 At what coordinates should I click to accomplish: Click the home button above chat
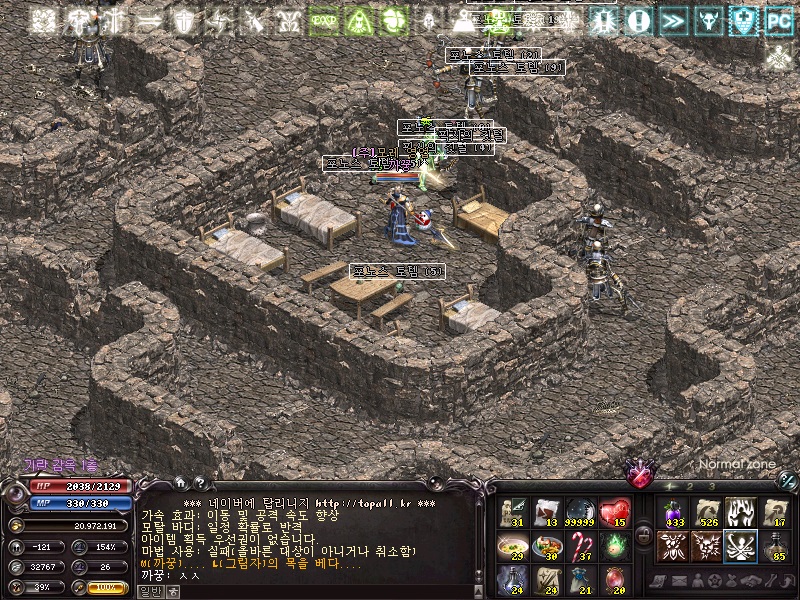tap(180, 481)
